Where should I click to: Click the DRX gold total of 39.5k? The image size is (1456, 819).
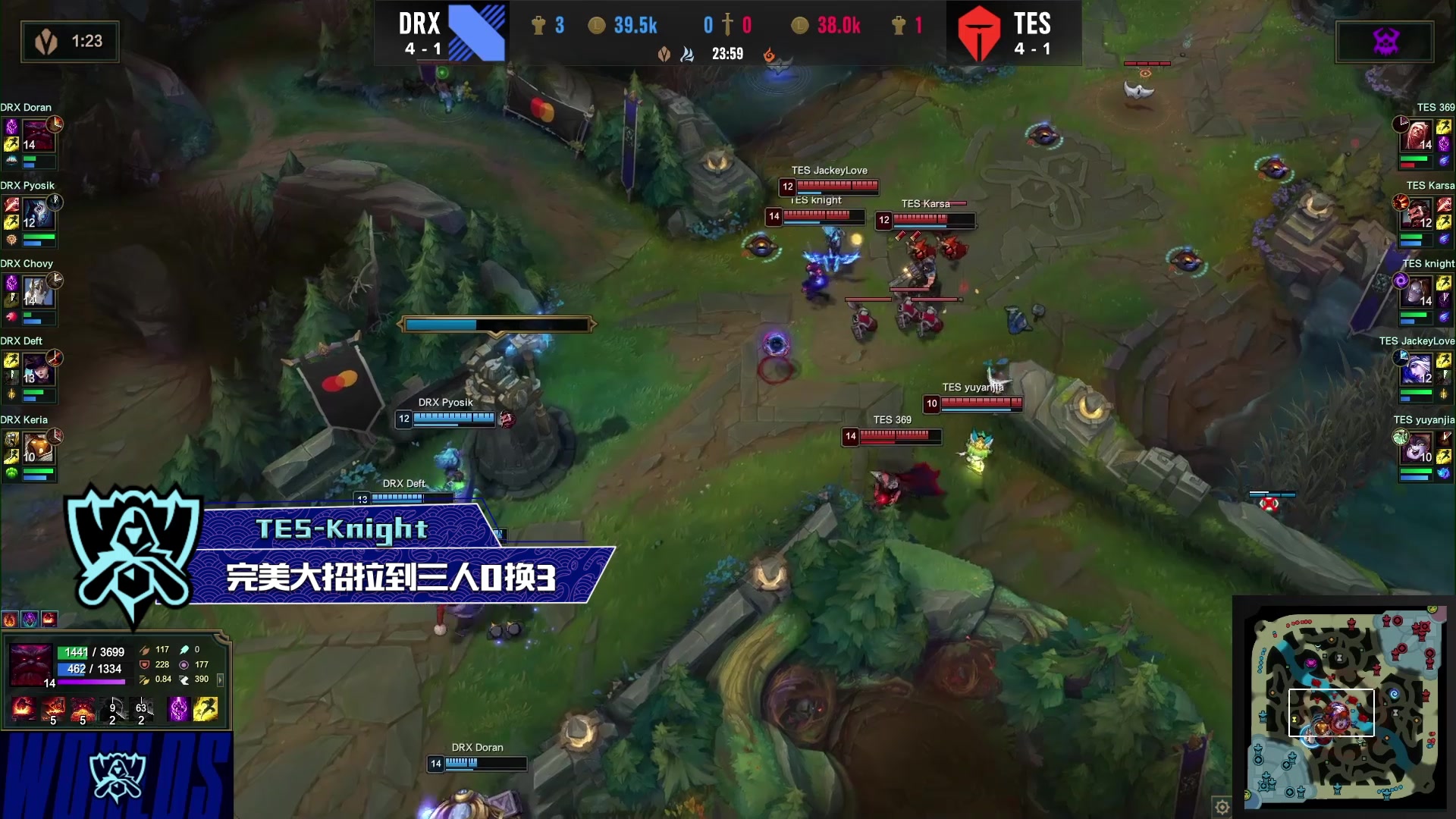637,25
